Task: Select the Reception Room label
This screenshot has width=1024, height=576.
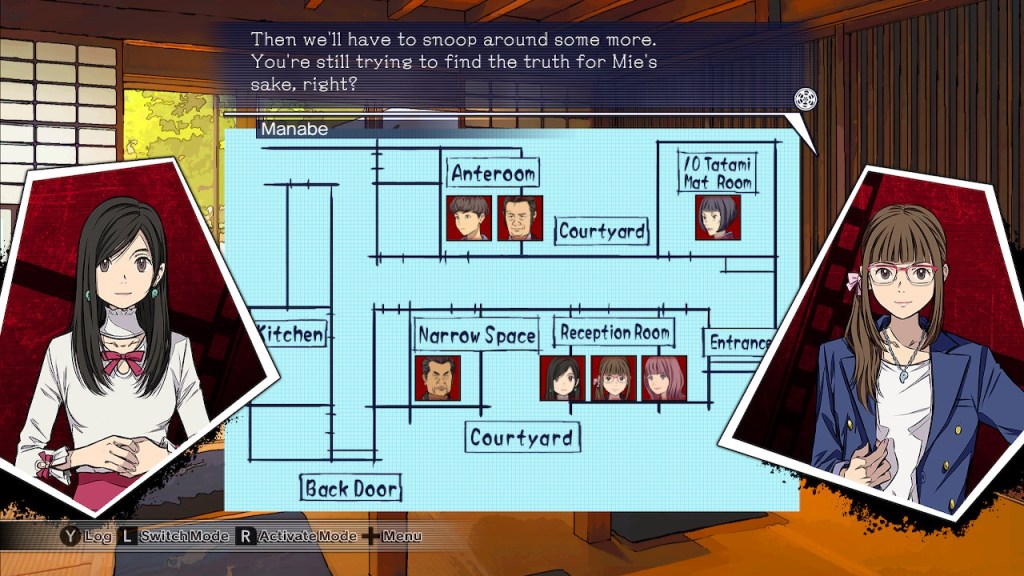Action: tap(614, 332)
